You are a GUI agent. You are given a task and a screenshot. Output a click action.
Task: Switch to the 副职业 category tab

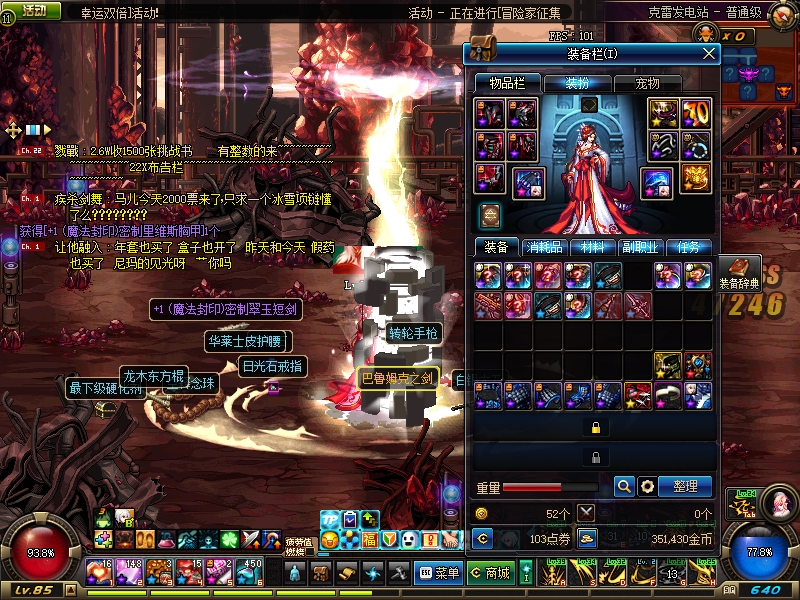coord(641,247)
